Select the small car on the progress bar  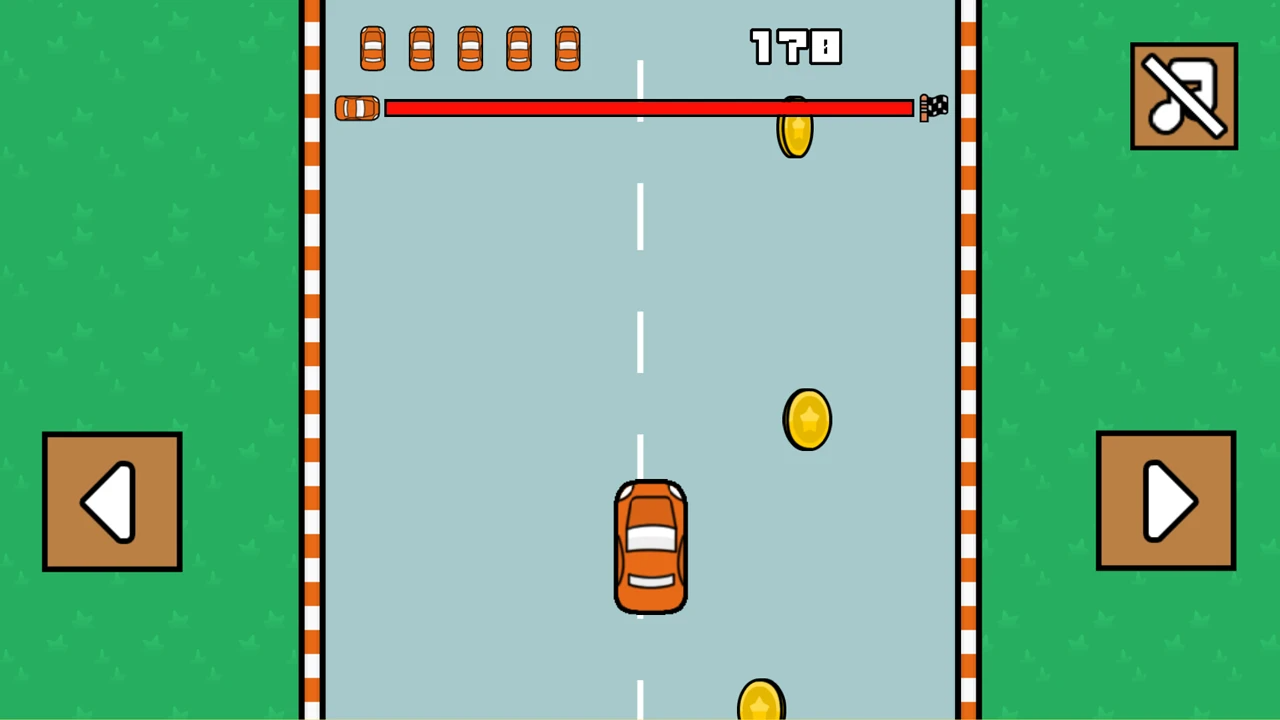coord(356,108)
